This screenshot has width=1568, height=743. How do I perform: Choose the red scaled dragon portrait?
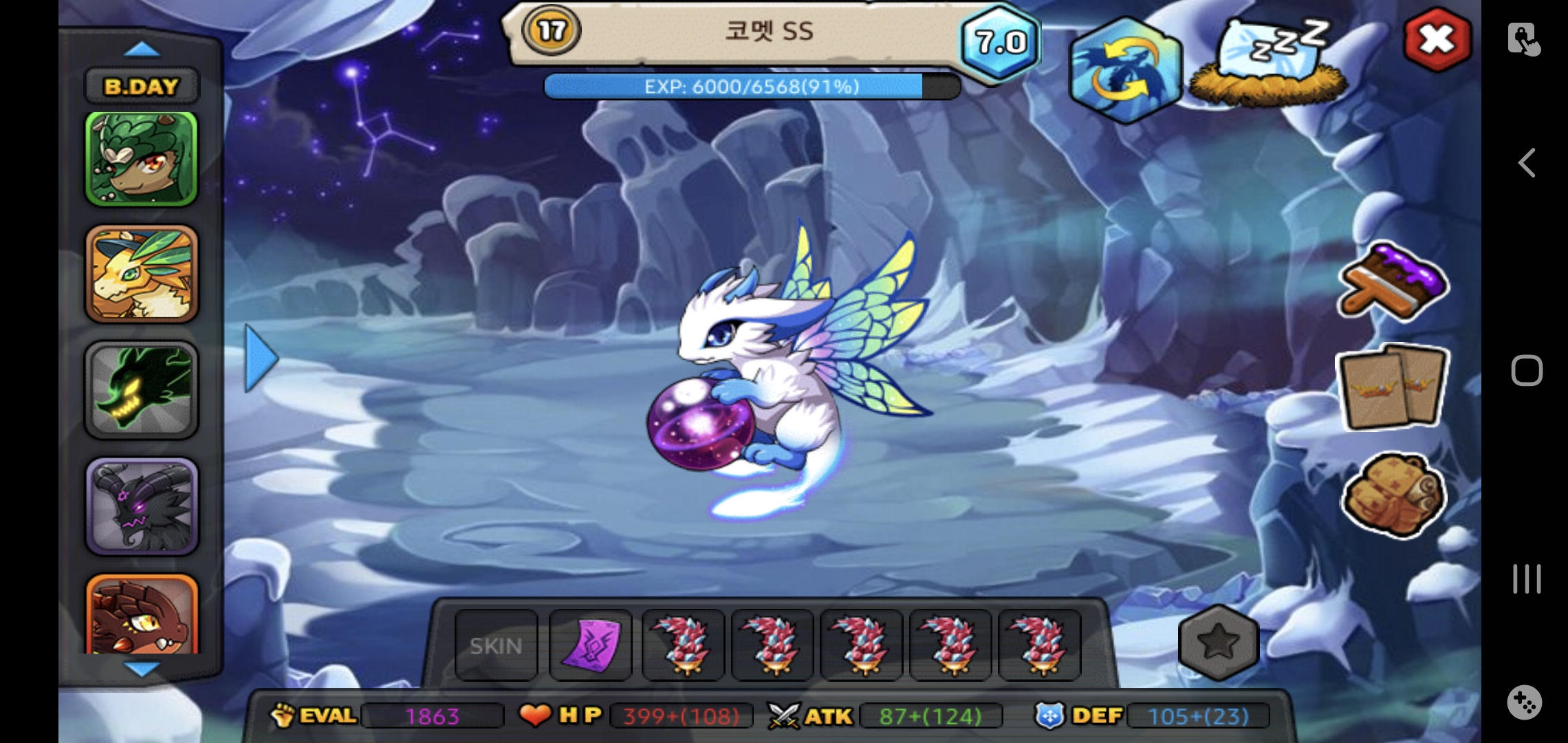[142, 614]
